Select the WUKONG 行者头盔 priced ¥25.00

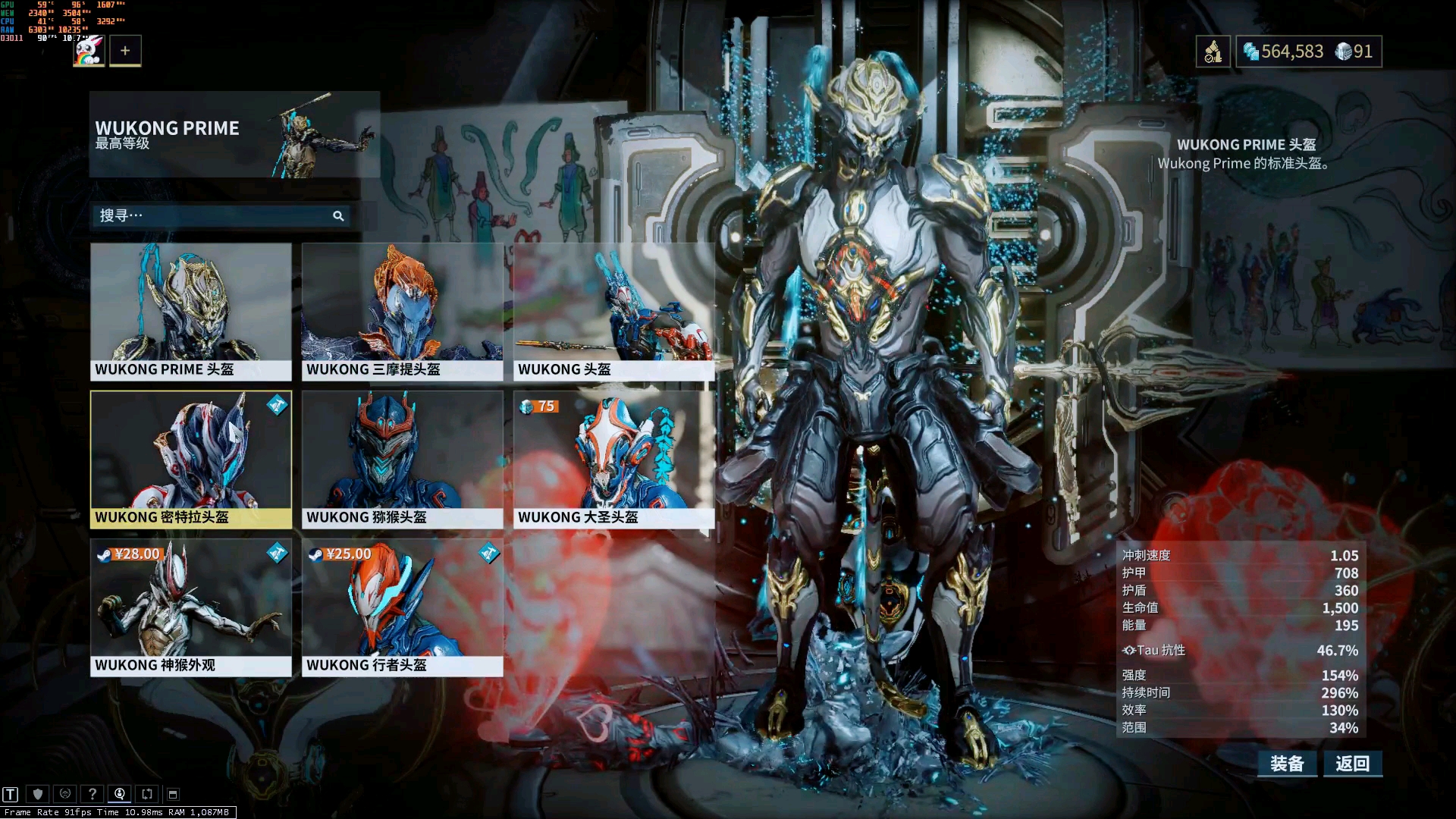point(402,607)
